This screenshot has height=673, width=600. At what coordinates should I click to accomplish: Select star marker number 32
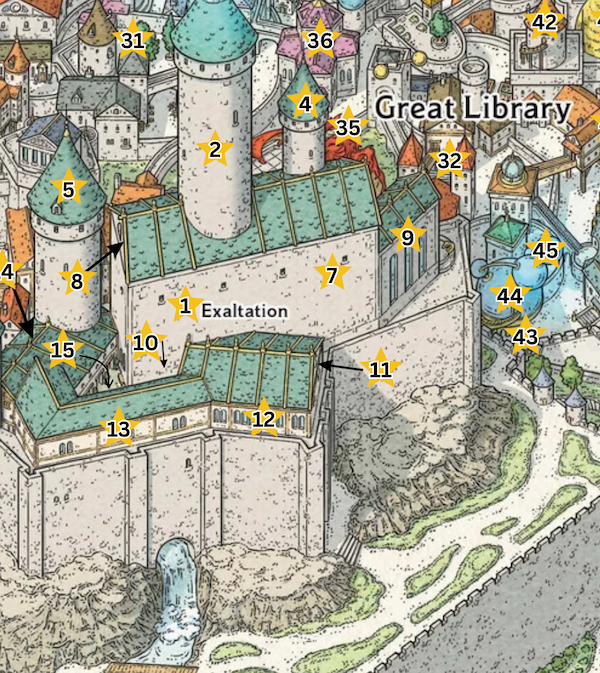click(x=450, y=160)
